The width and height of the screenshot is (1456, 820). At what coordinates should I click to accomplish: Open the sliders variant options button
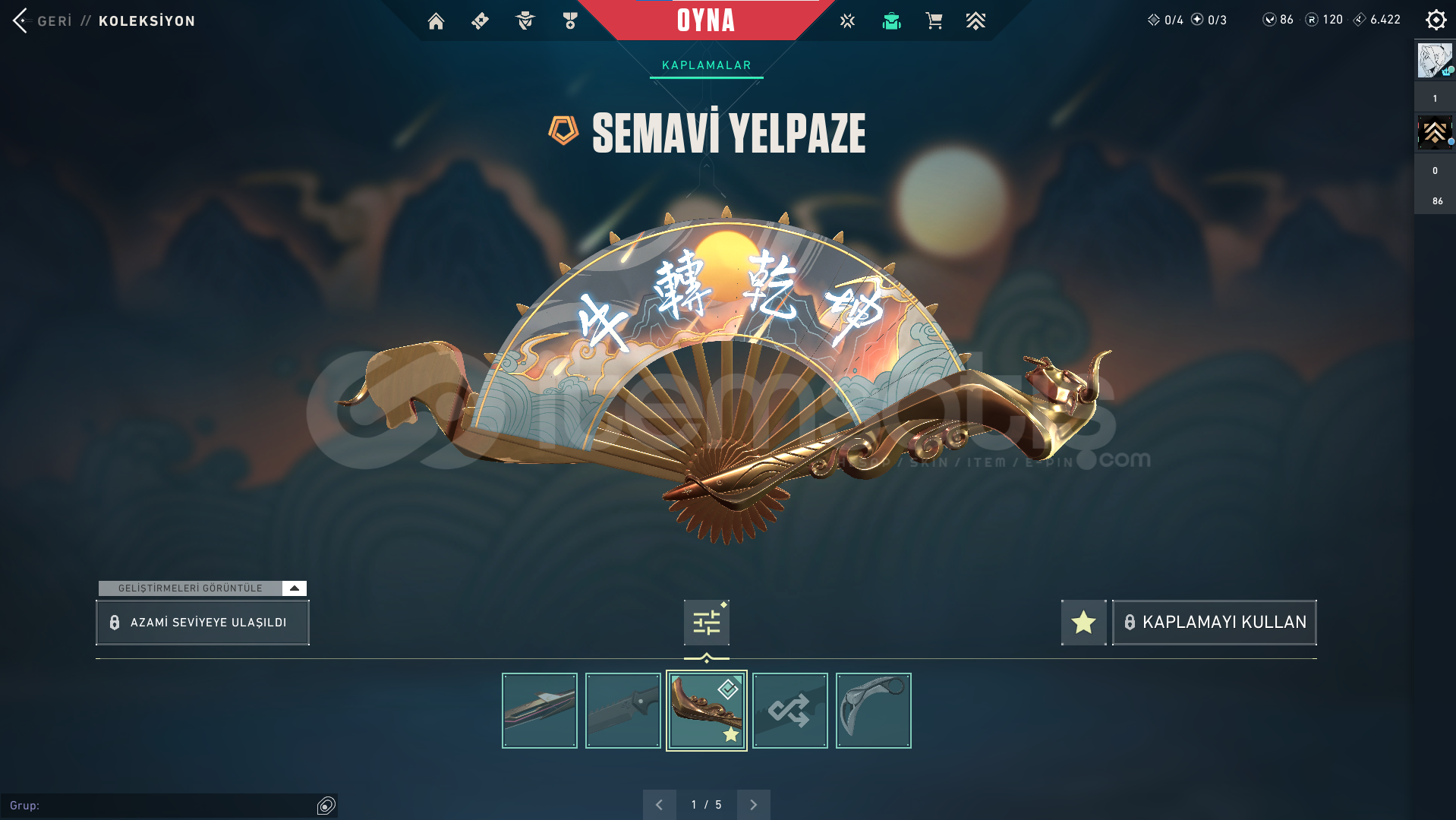(706, 623)
